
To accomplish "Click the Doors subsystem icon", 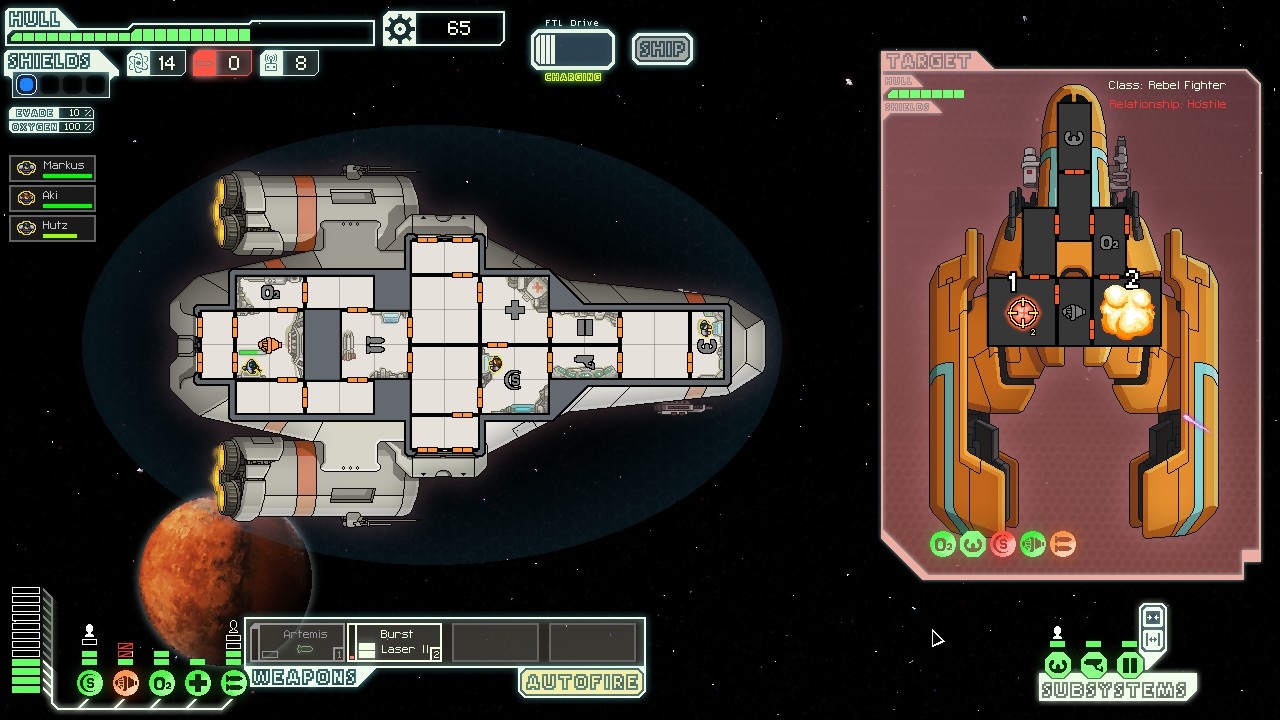I will (x=1130, y=665).
